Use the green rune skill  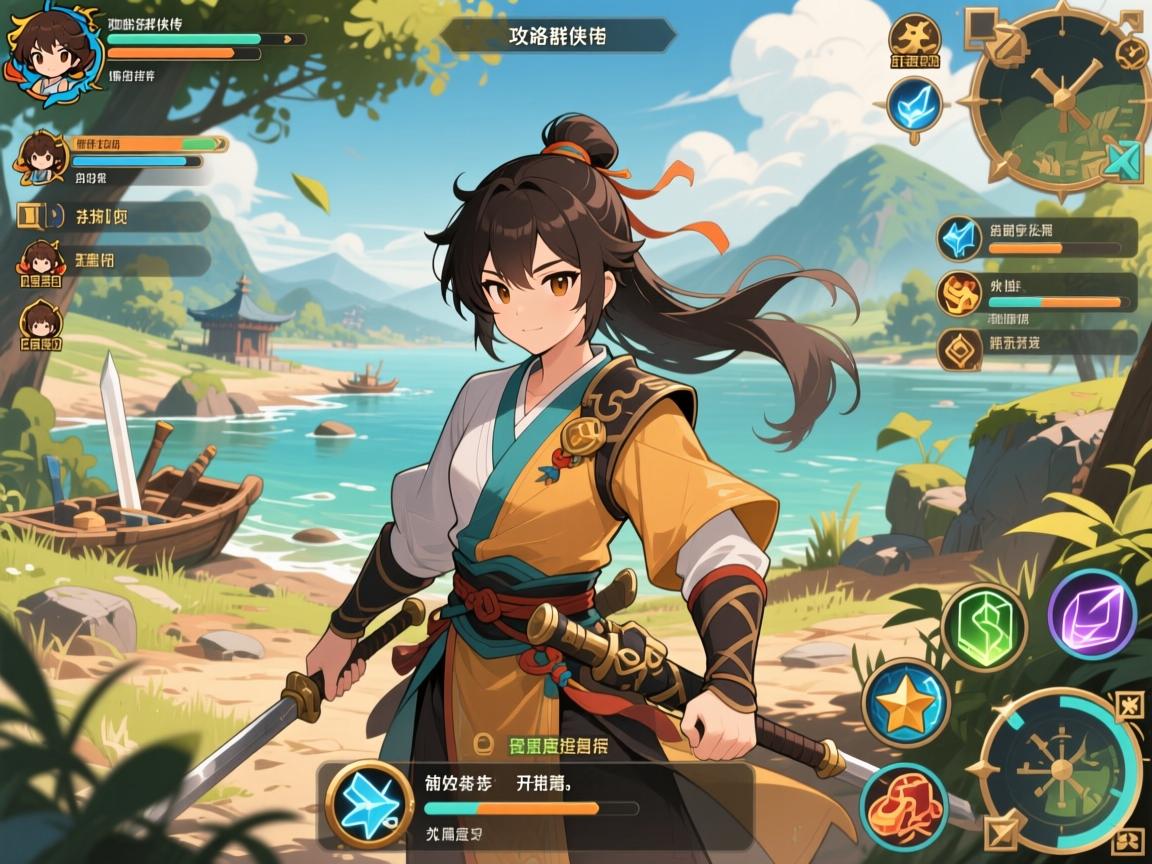pyautogui.click(x=984, y=628)
